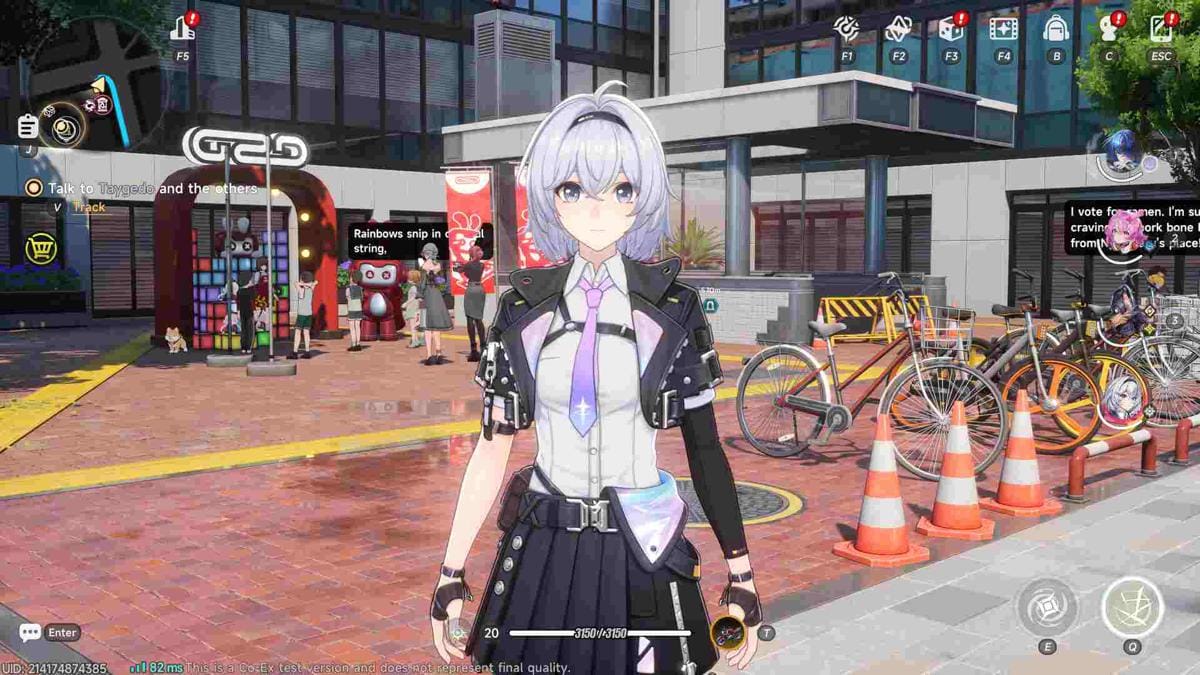Click the motorcycle vehicle icon

[727, 632]
